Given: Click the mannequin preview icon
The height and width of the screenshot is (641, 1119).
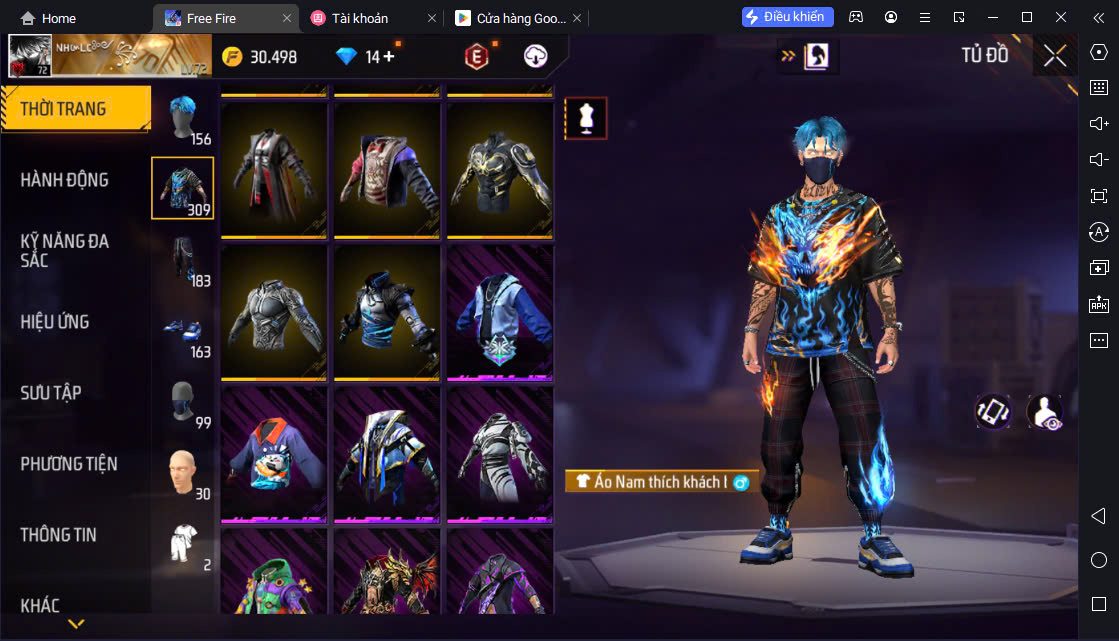Looking at the screenshot, I should (586, 119).
